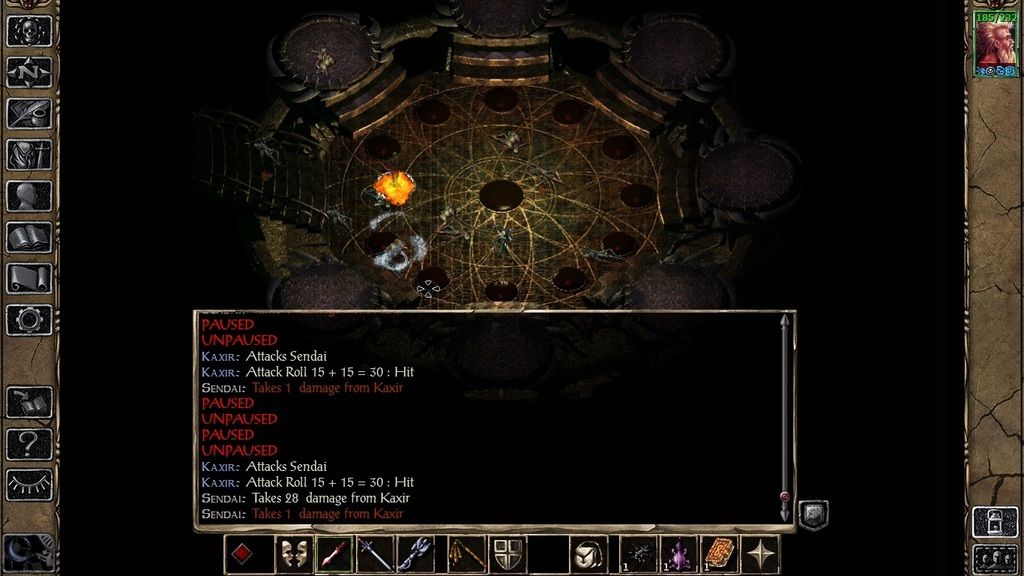The width and height of the screenshot is (1024, 576).
Task: Open the area map compass button
Action: (x=29, y=71)
